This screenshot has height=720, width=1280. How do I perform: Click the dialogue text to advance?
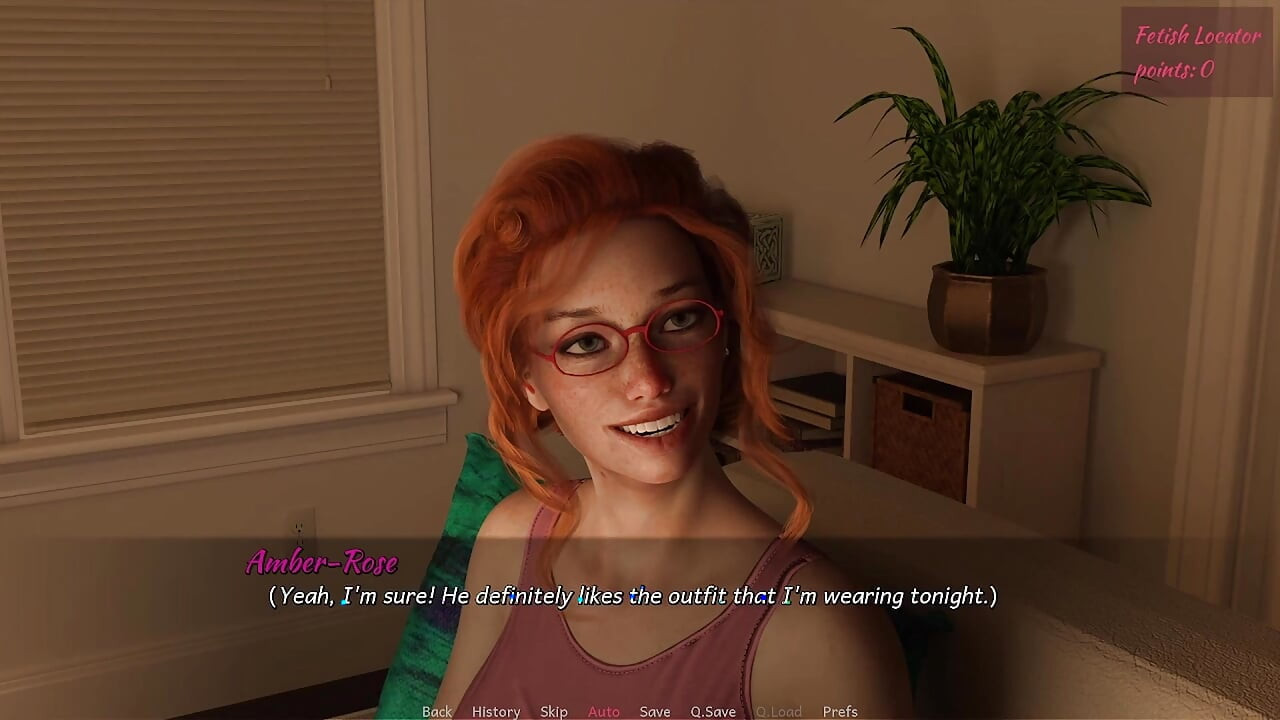click(630, 596)
